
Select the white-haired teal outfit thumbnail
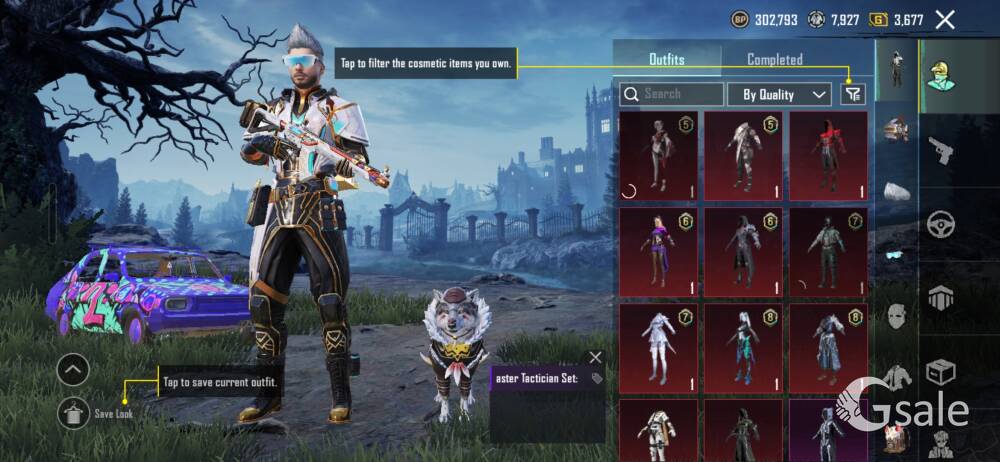742,345
